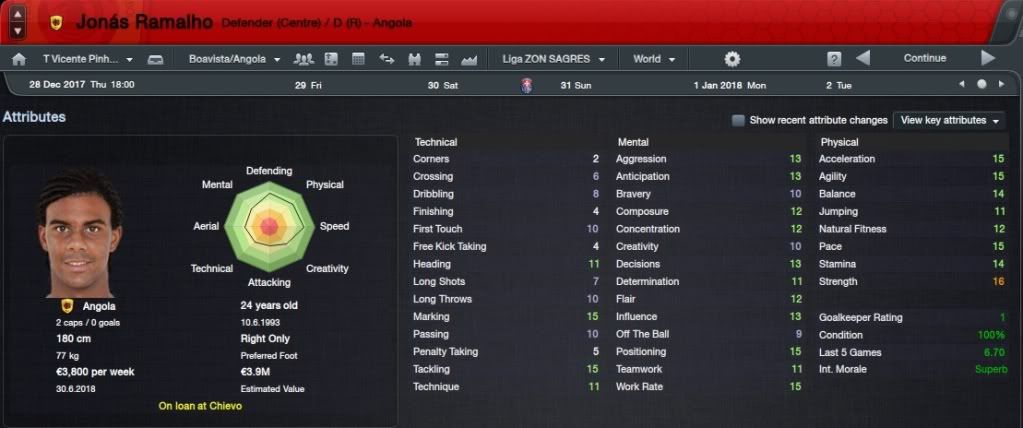Open the World menu
The height and width of the screenshot is (428, 1023).
[654, 59]
